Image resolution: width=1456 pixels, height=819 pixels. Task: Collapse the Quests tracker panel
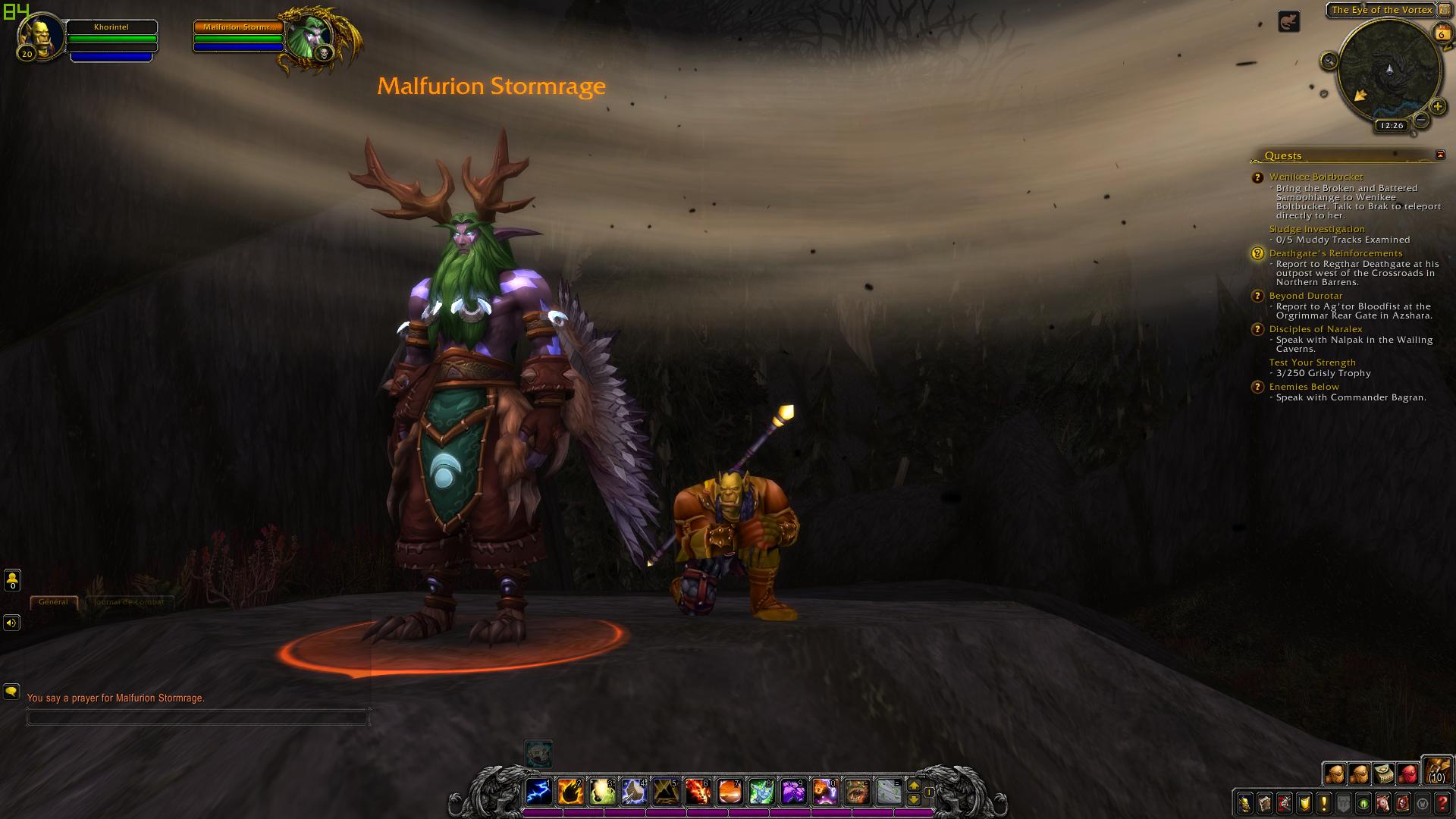coord(1440,155)
